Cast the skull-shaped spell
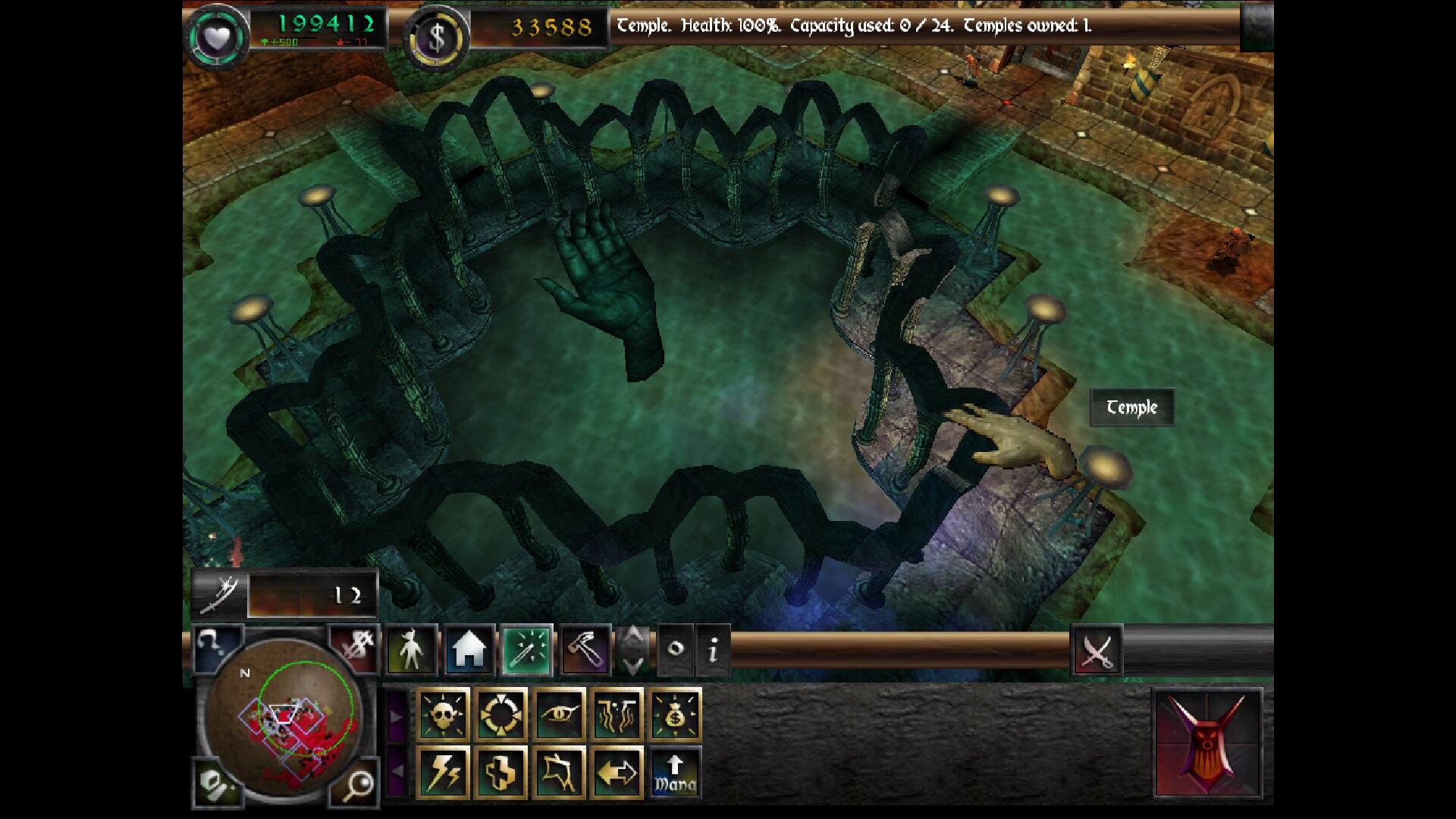 pyautogui.click(x=444, y=714)
